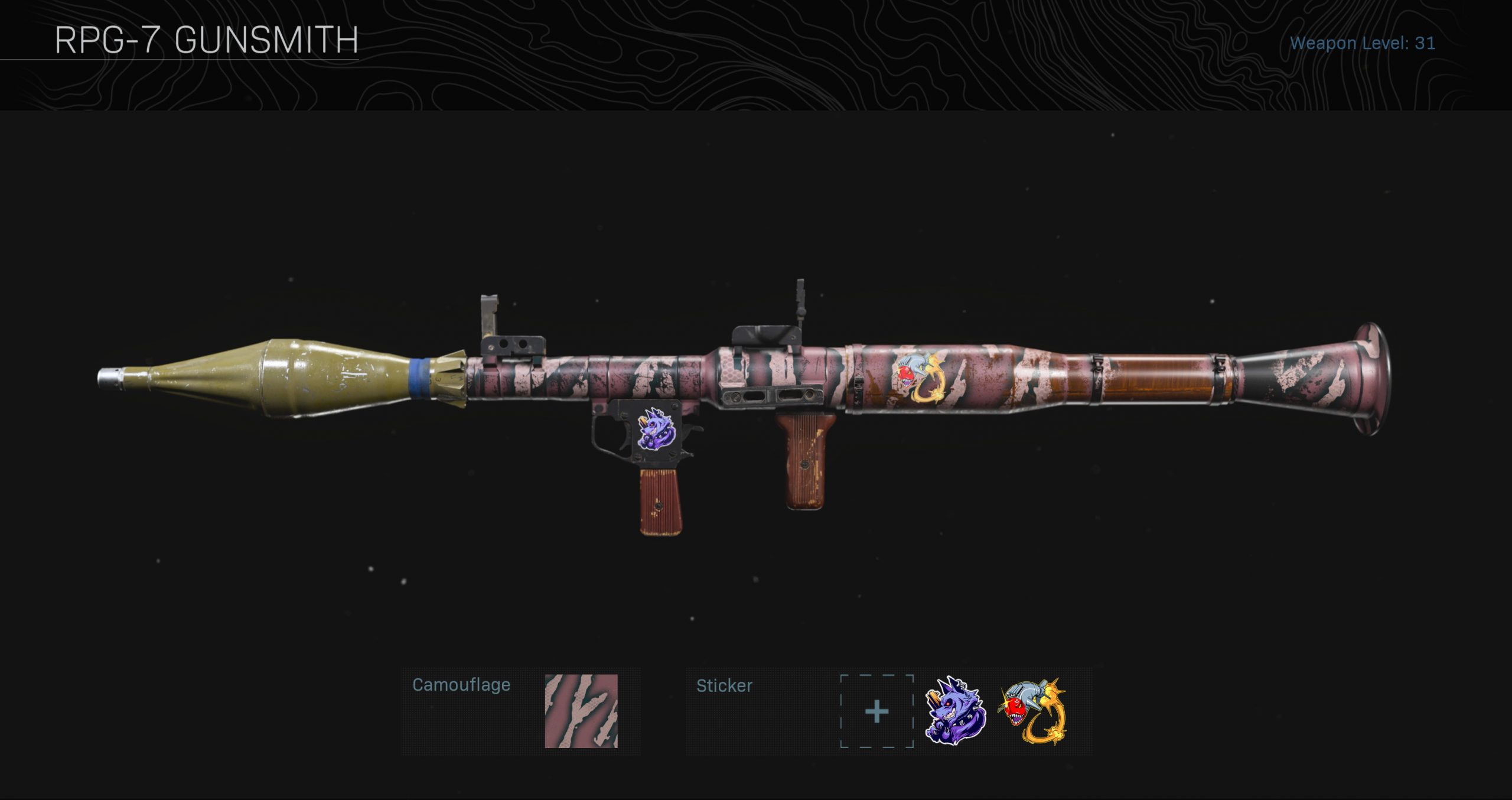1512x800 pixels.
Task: Add a new sticker in the empty slot
Action: pyautogui.click(x=876, y=711)
